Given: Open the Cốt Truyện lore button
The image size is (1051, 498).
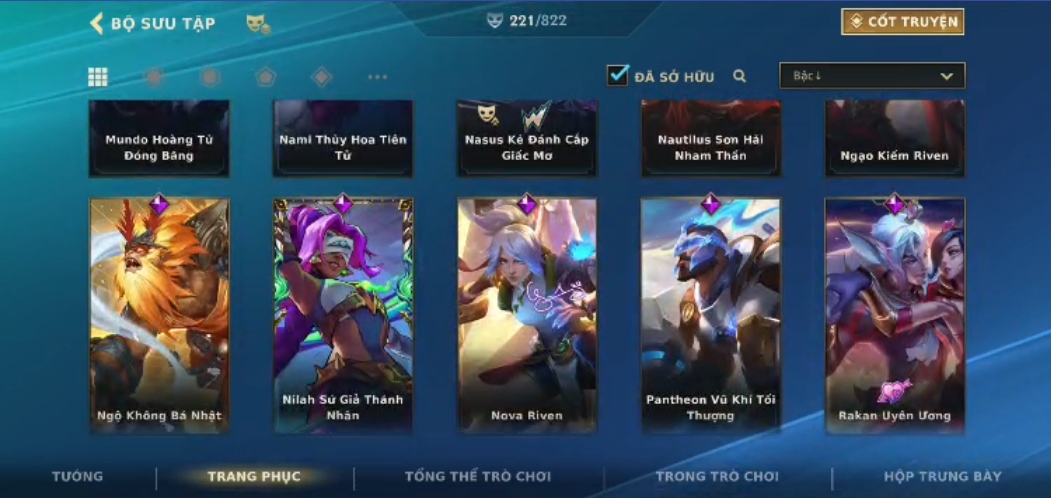Looking at the screenshot, I should (x=902, y=22).
